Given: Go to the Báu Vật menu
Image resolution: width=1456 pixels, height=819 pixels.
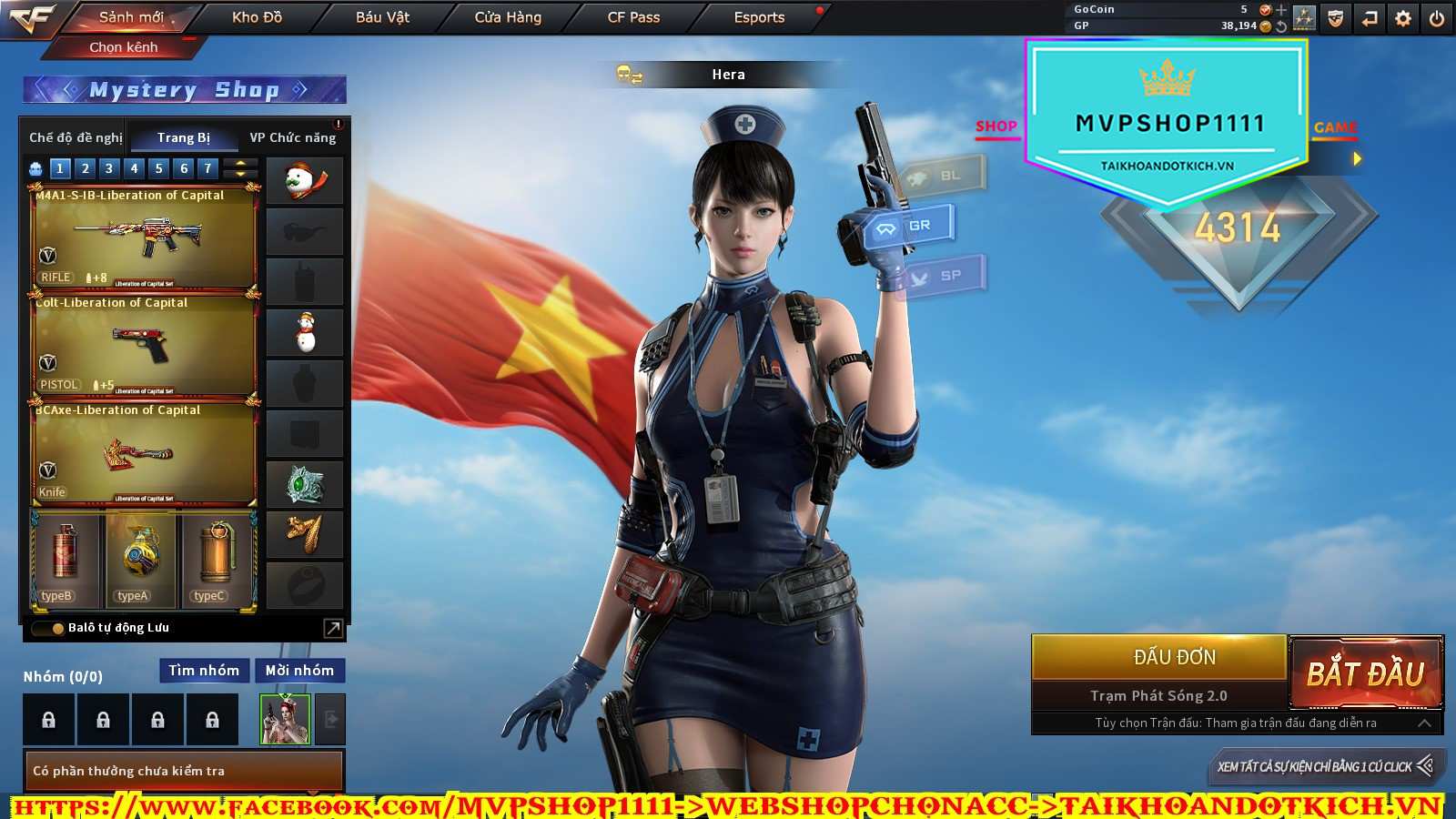Looking at the screenshot, I should pos(382,17).
